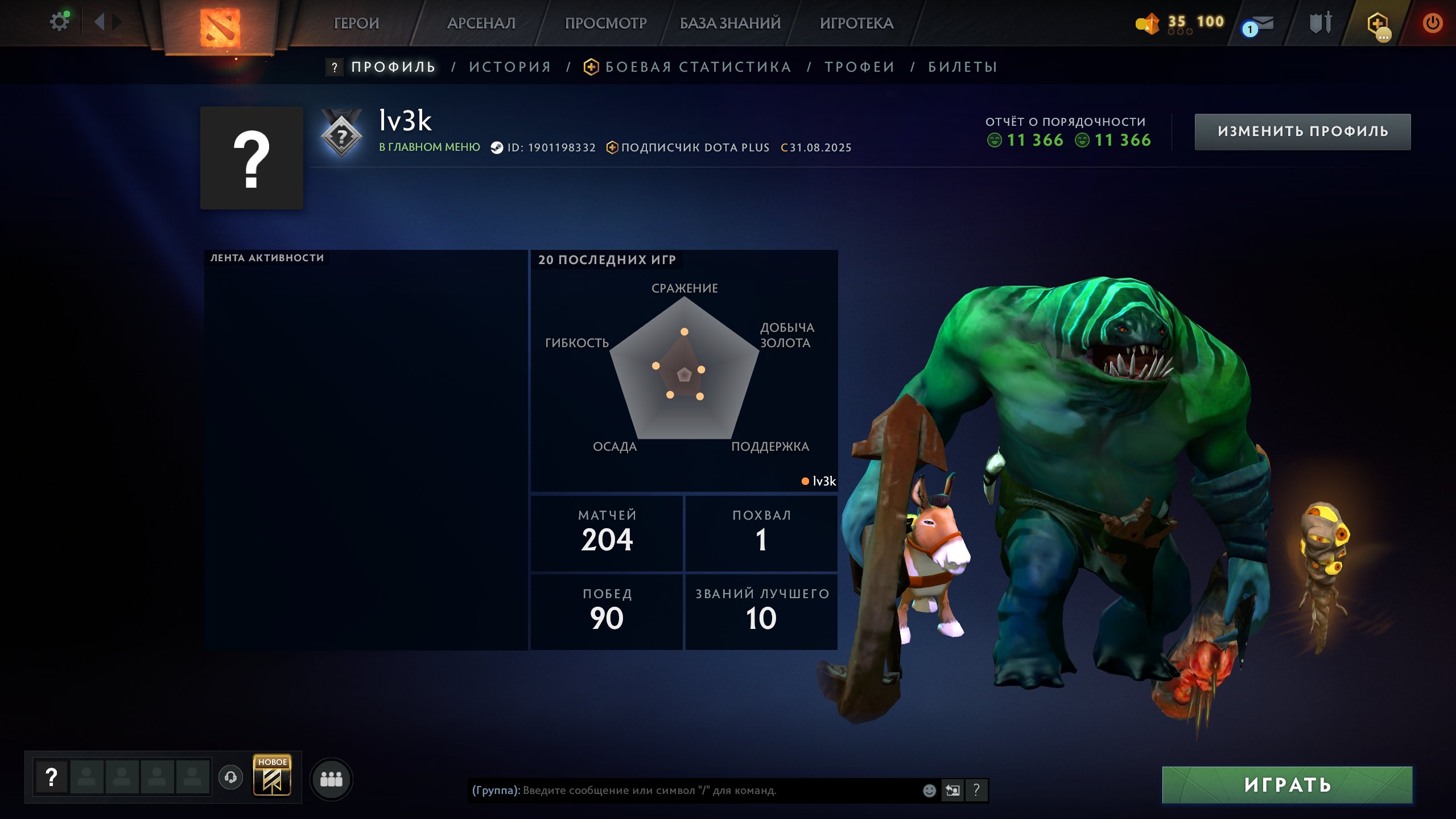Open the emoji picker in chat
Viewport: 1456px width, 819px height.
pyautogui.click(x=929, y=791)
